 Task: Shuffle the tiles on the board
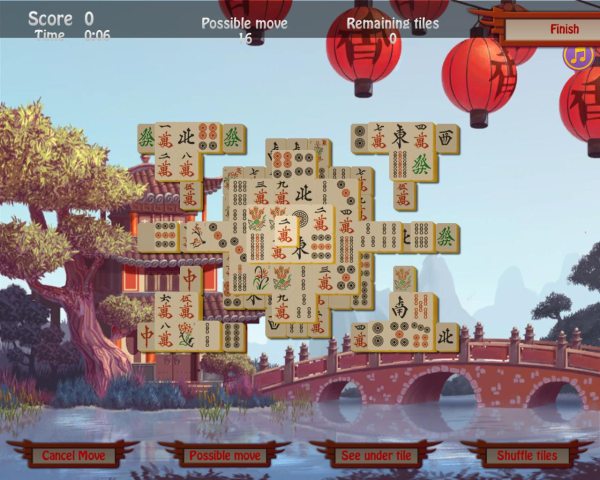click(x=527, y=455)
